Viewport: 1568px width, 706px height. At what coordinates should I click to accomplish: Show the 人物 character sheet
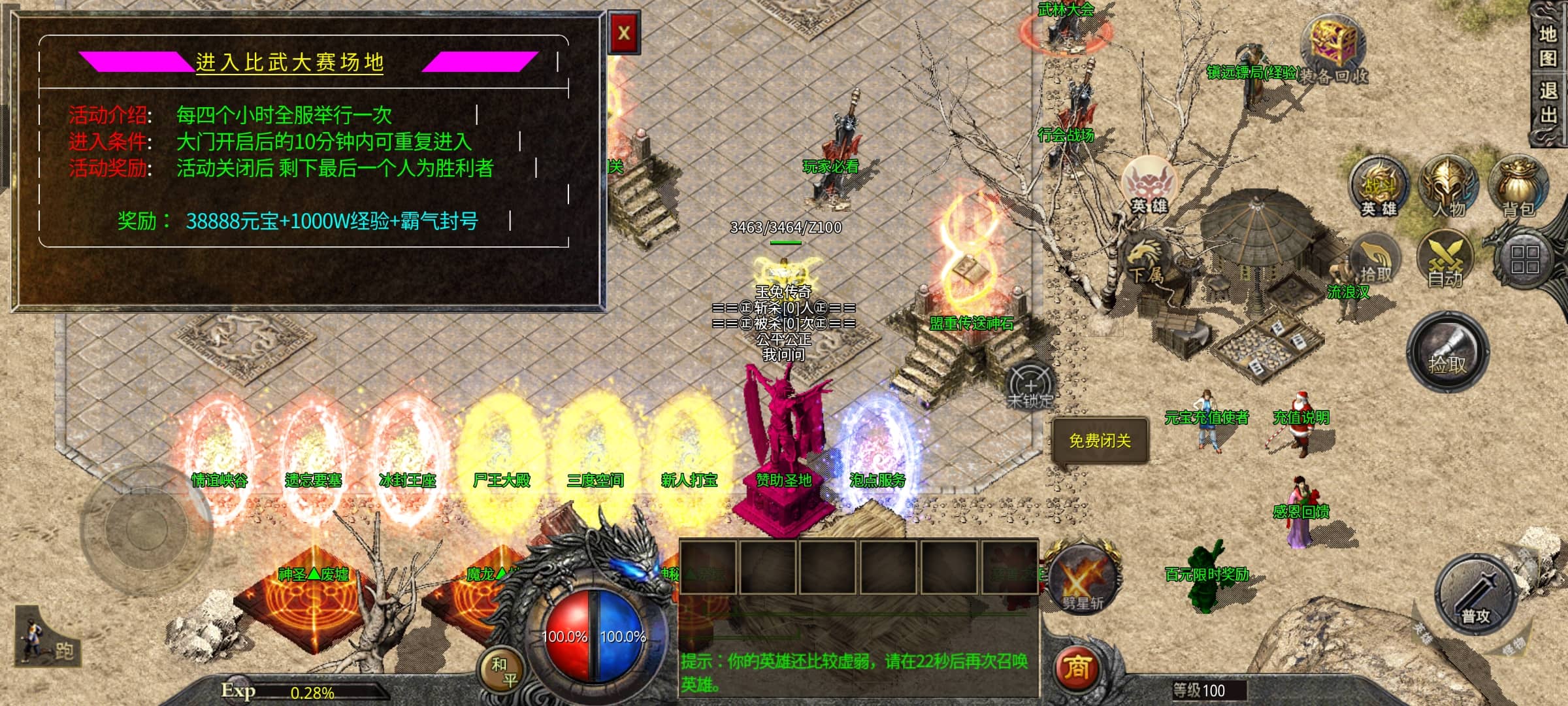[x=1448, y=186]
